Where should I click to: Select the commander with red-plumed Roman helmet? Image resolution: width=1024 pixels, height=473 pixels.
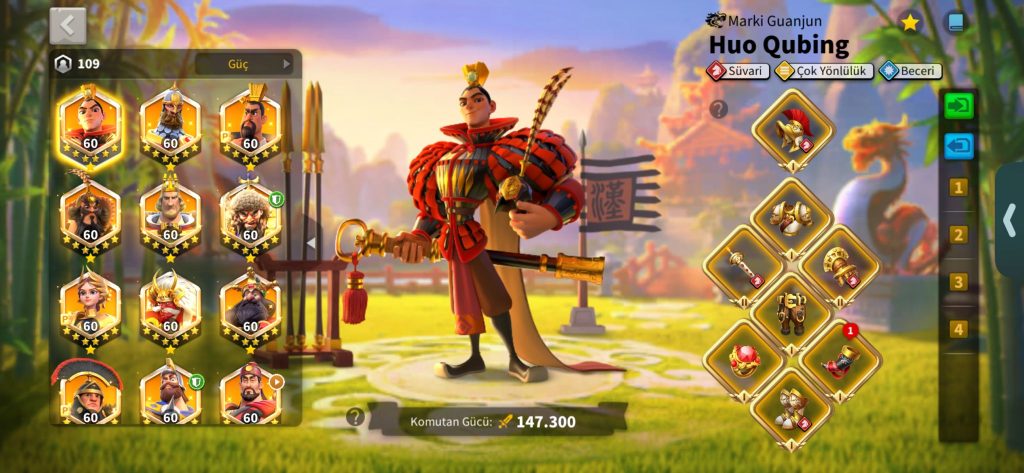(x=89, y=392)
